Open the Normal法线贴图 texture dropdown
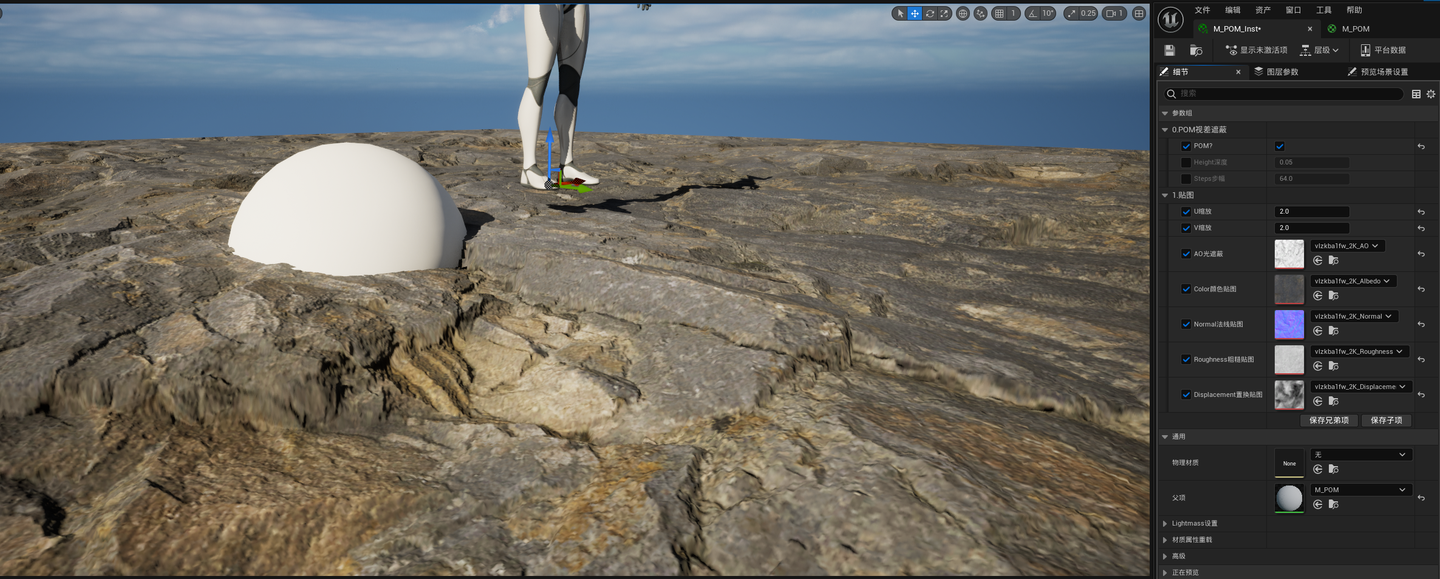1440x579 pixels. click(1354, 317)
